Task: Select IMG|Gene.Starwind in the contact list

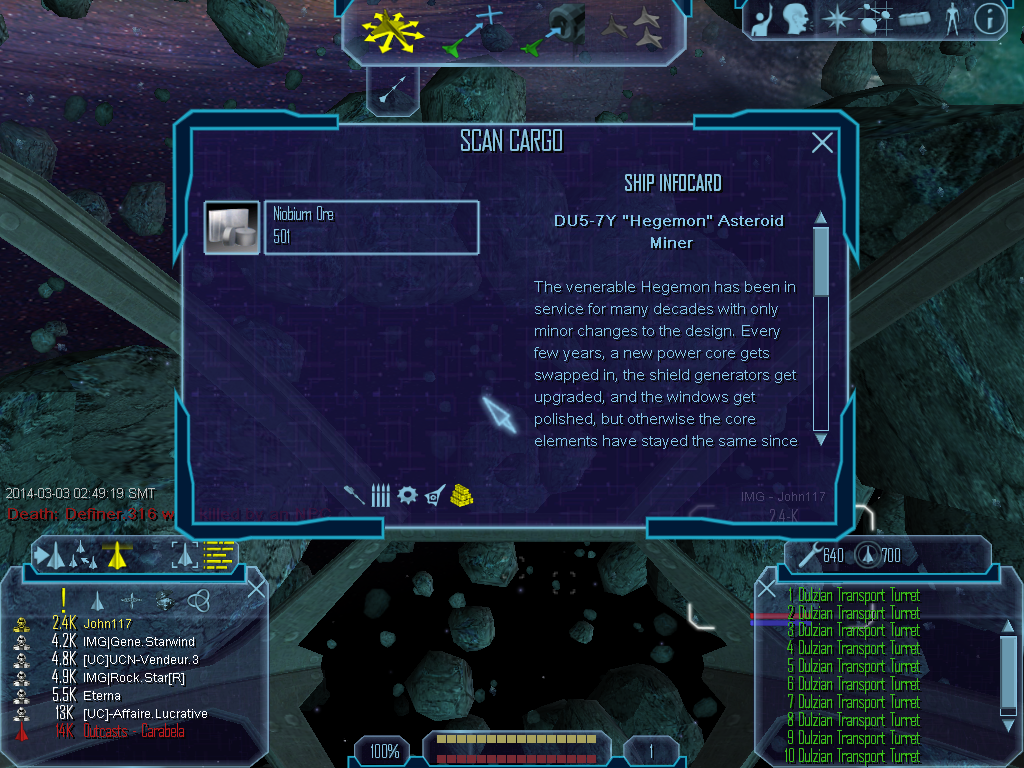Action: 139,642
